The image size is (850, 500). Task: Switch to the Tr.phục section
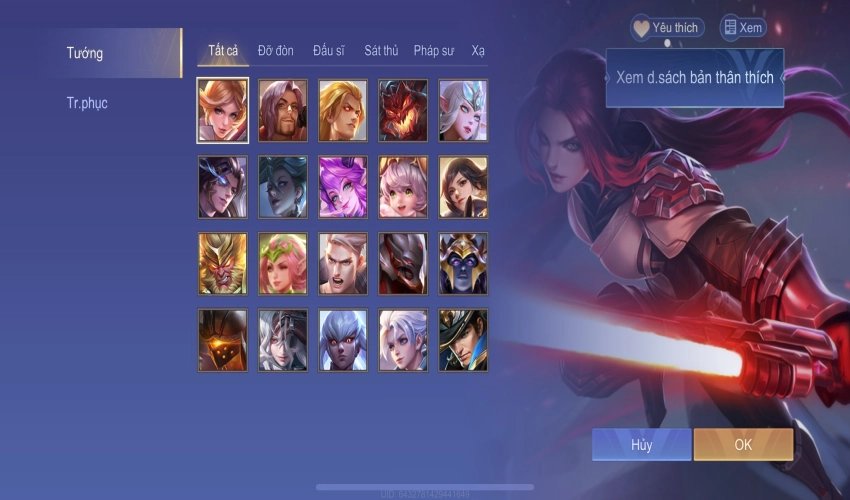coord(87,102)
